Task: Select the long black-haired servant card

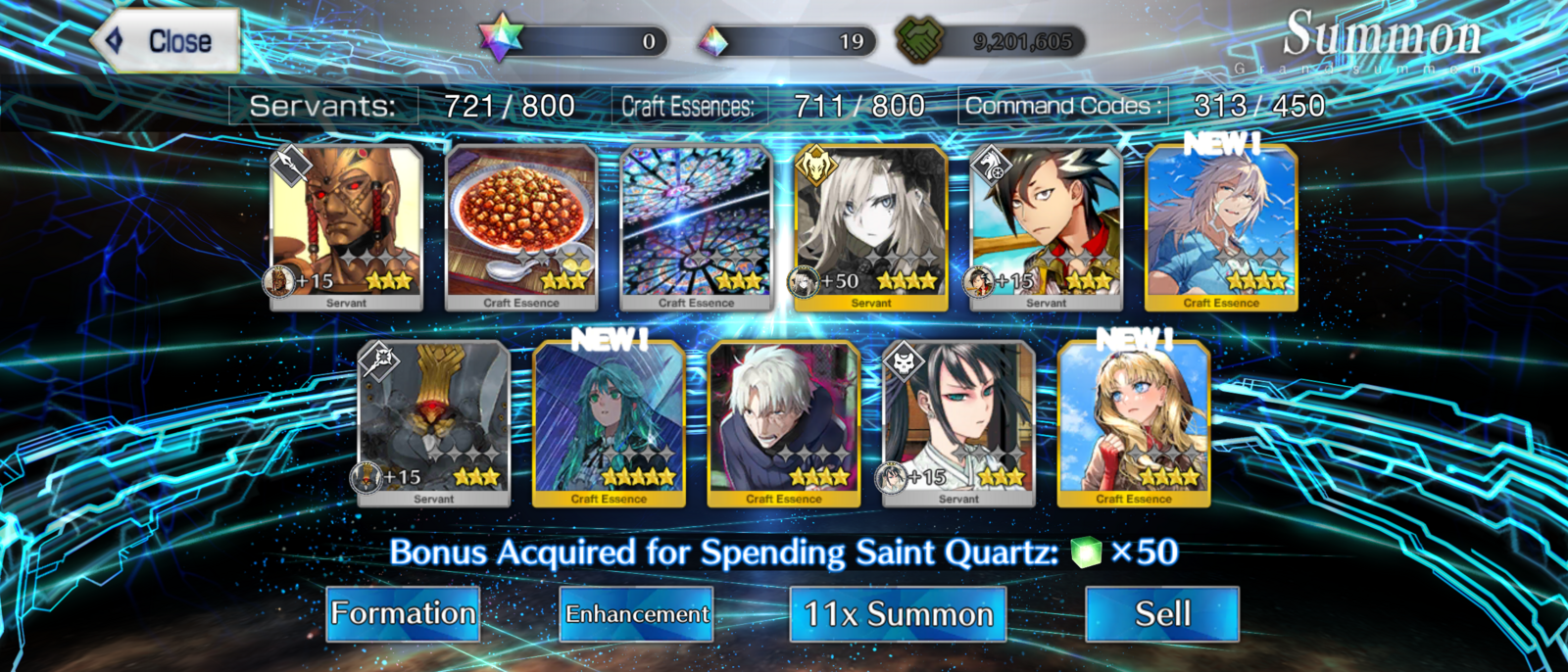Action: pyautogui.click(x=958, y=424)
